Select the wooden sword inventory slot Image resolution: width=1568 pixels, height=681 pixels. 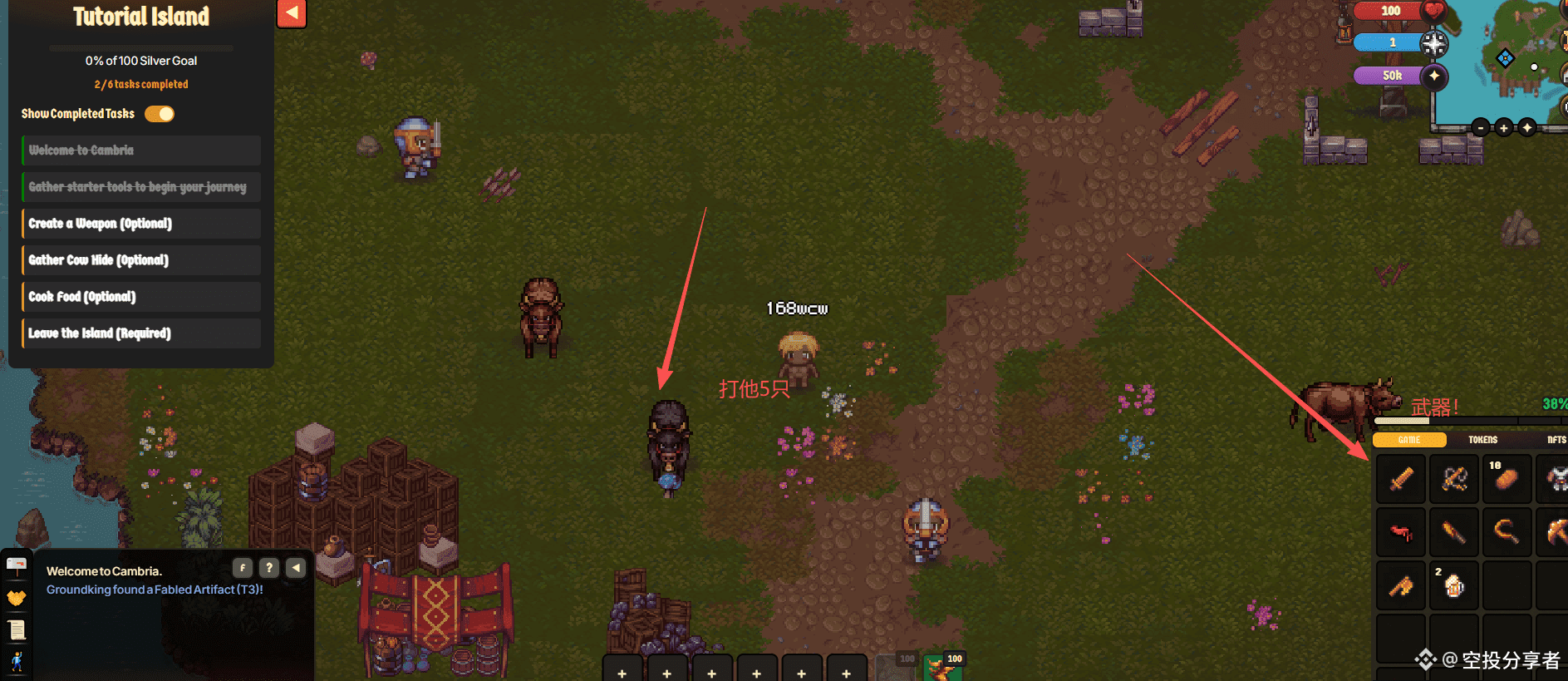[1401, 479]
